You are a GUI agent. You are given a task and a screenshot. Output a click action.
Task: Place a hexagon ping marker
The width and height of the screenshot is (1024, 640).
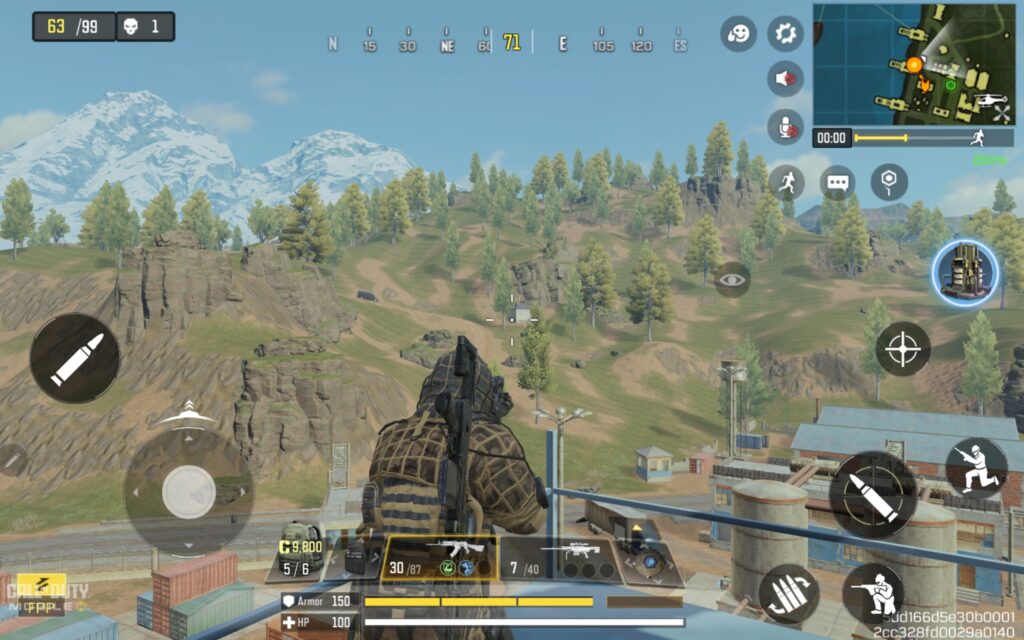[888, 182]
